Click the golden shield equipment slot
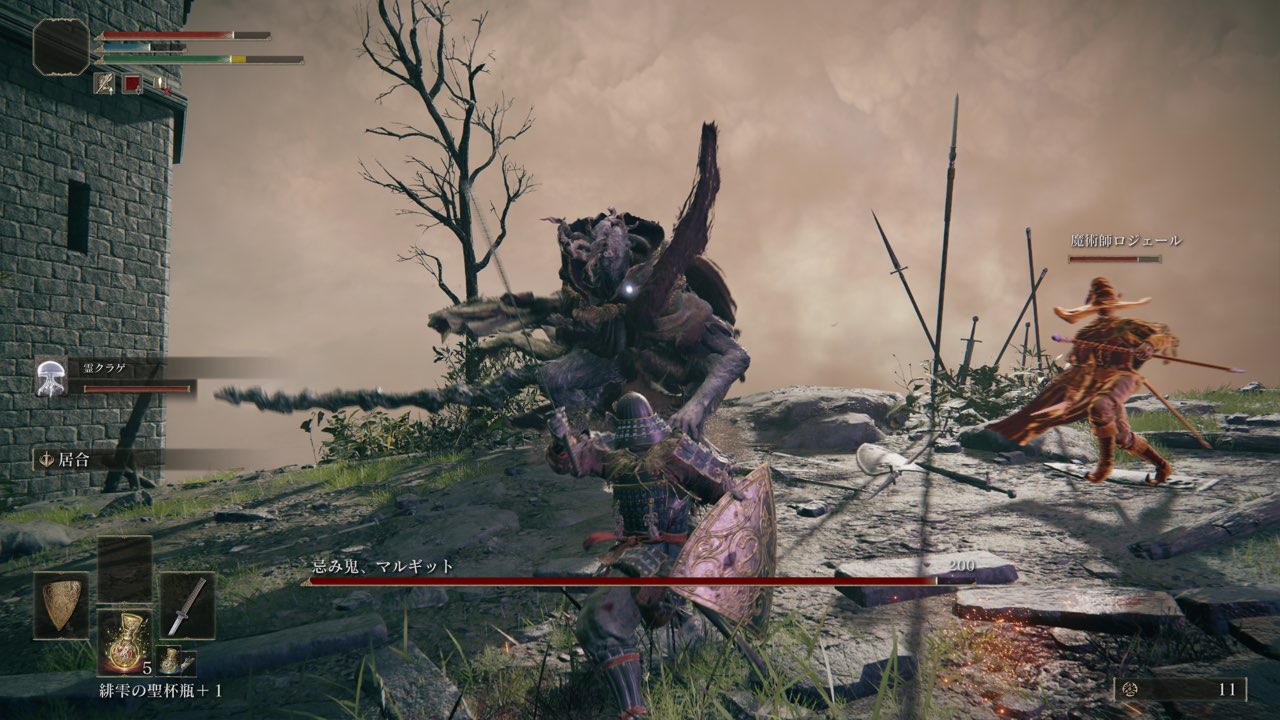This screenshot has width=1280, height=720. click(x=61, y=605)
